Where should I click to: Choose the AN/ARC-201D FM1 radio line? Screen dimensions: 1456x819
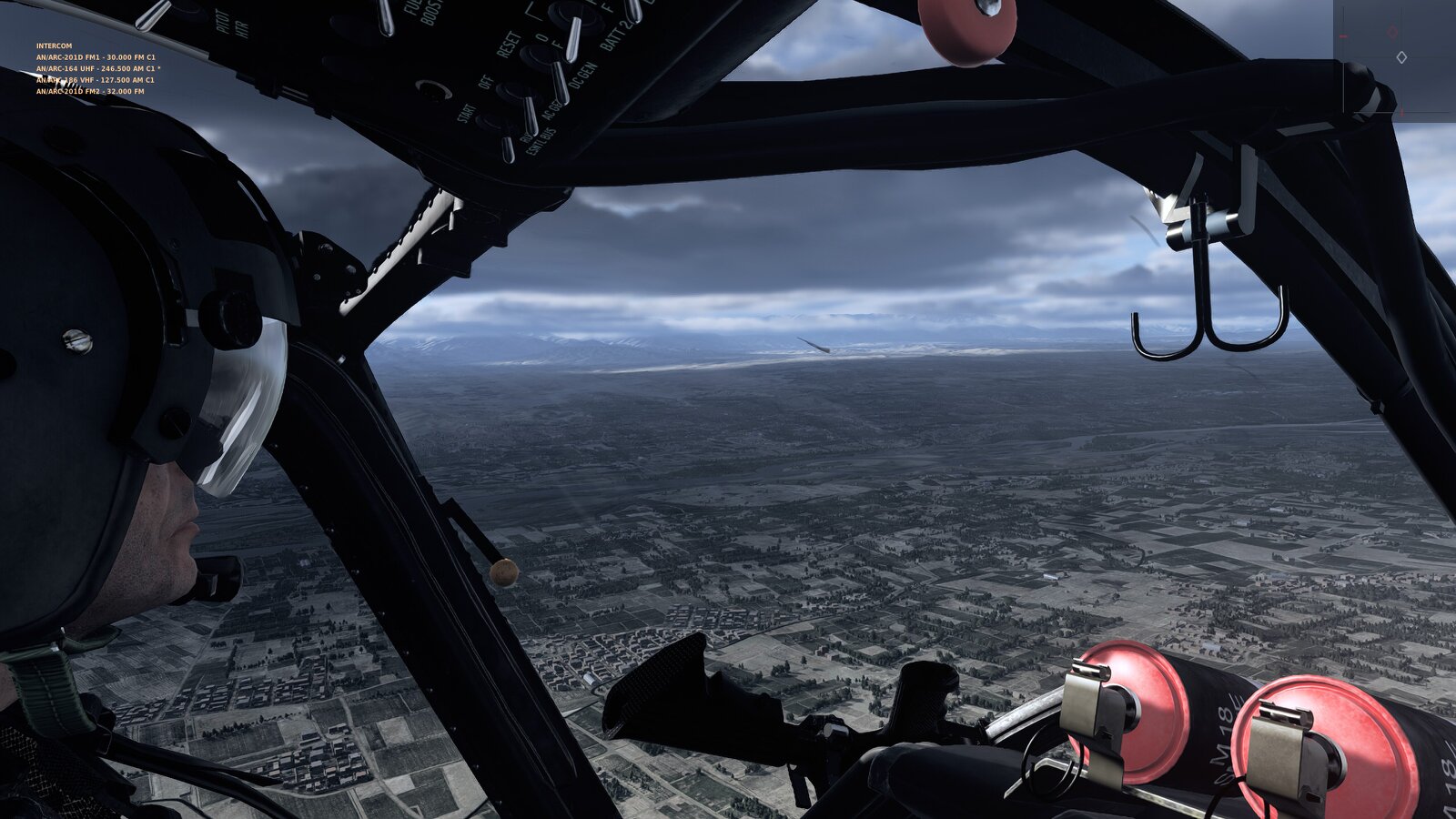pos(96,57)
